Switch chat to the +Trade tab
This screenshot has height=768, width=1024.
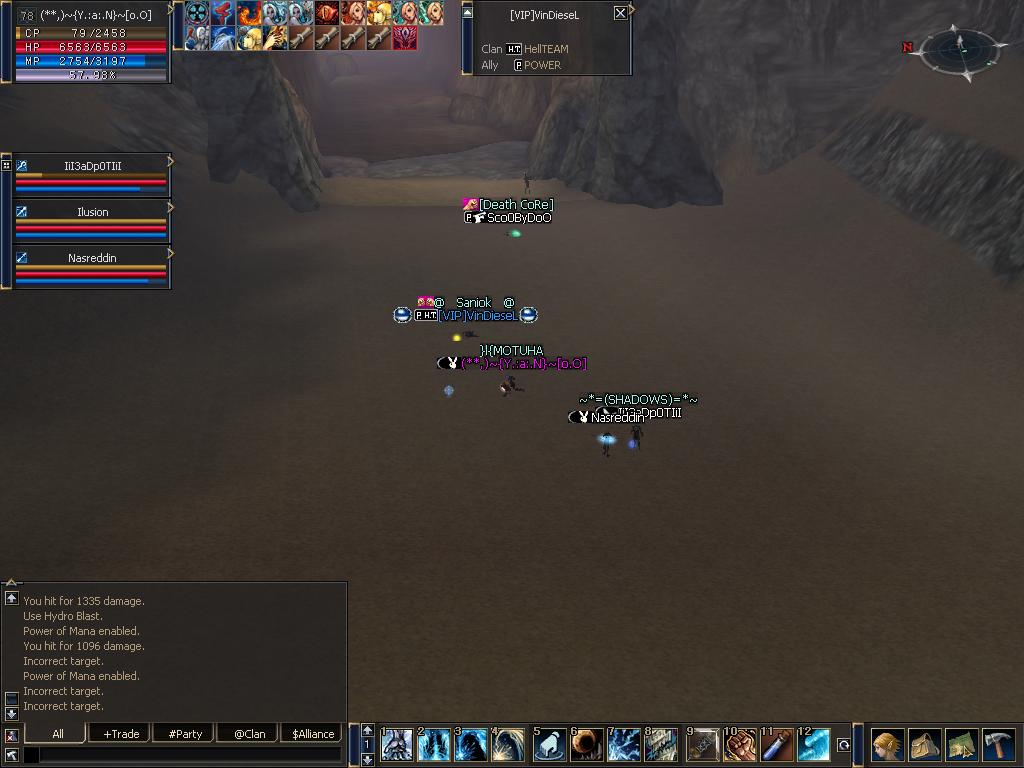tap(121, 734)
